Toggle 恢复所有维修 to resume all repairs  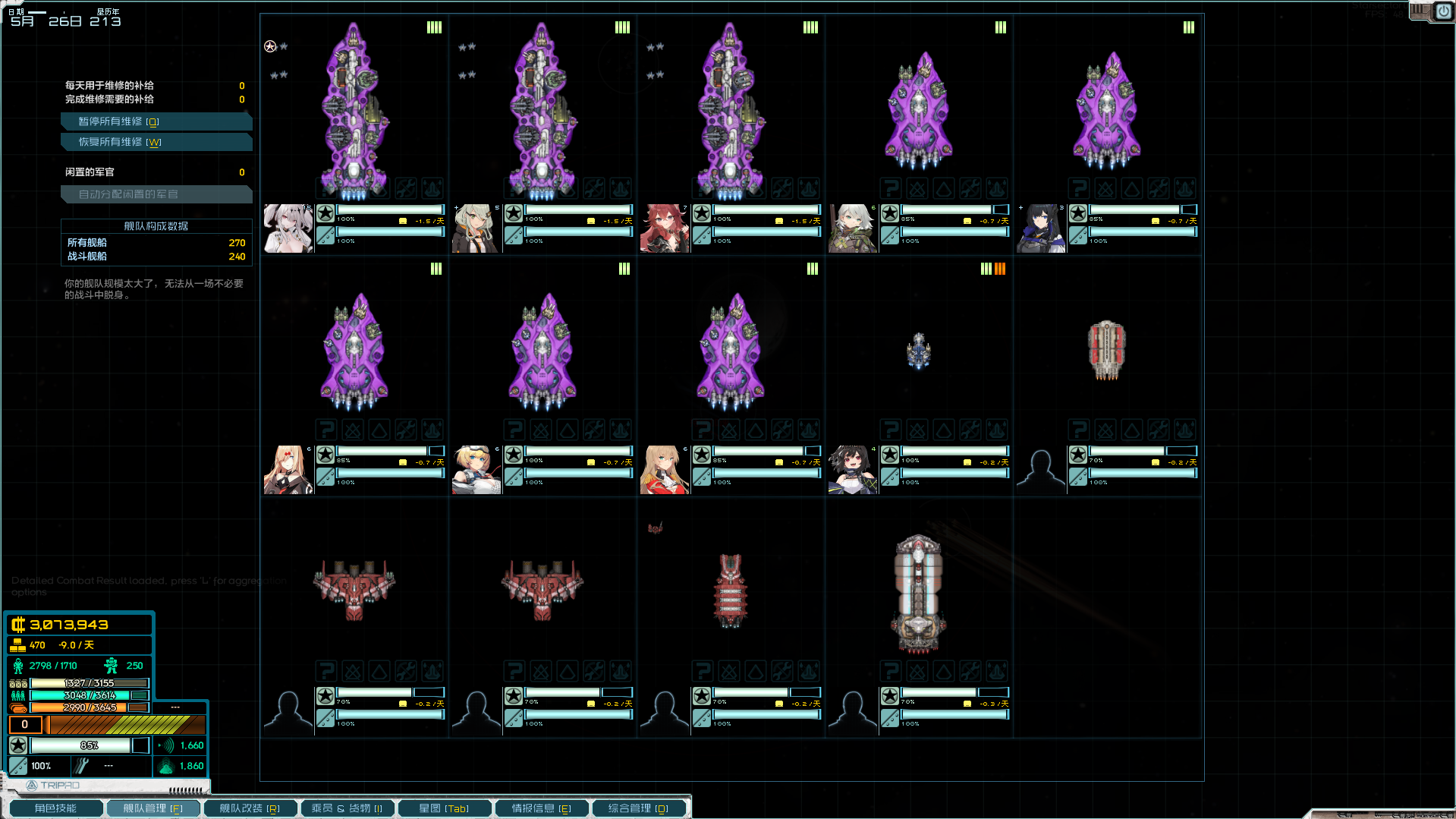point(156,141)
